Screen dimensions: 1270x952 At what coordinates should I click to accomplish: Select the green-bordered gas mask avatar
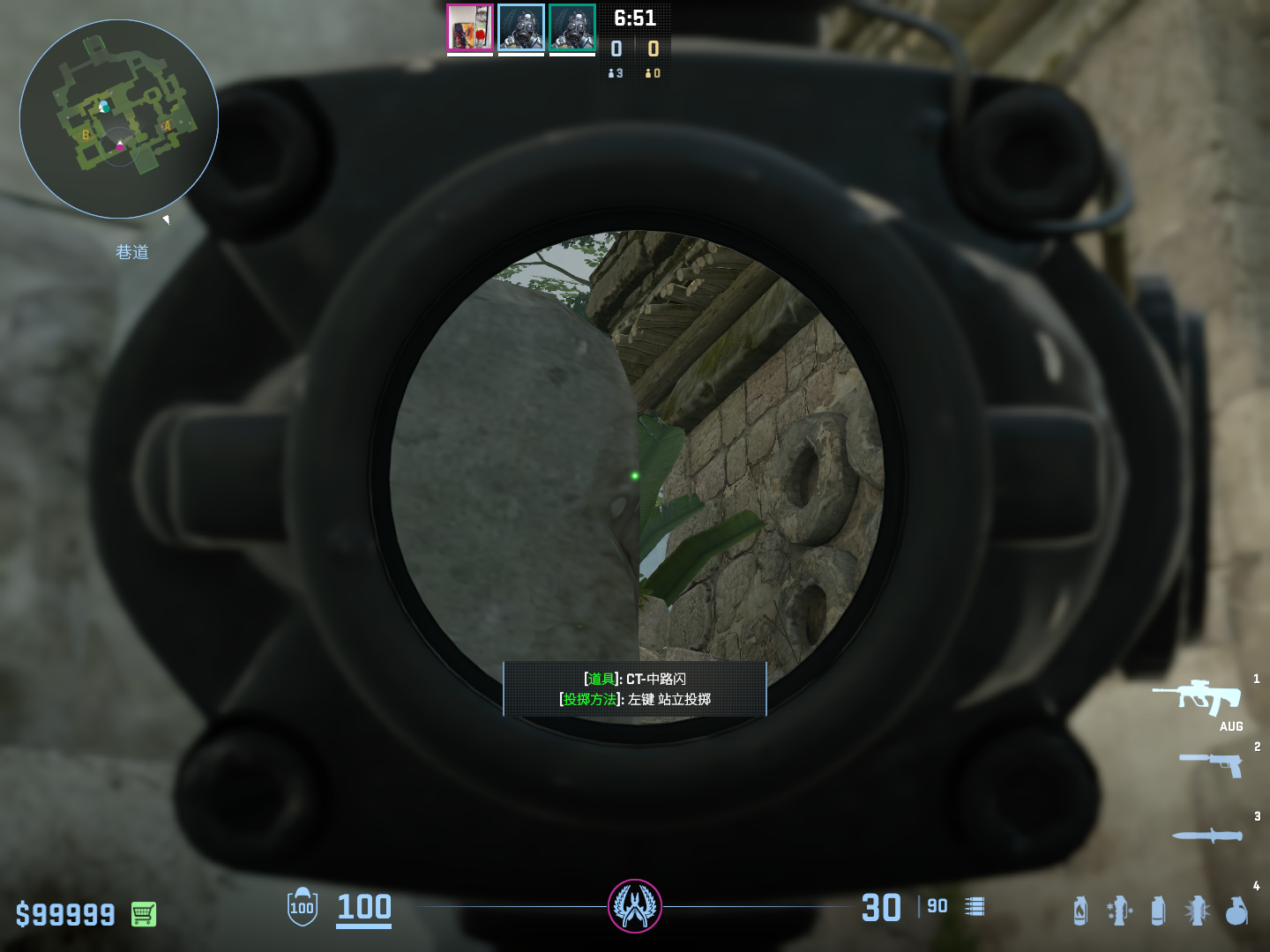click(x=572, y=28)
